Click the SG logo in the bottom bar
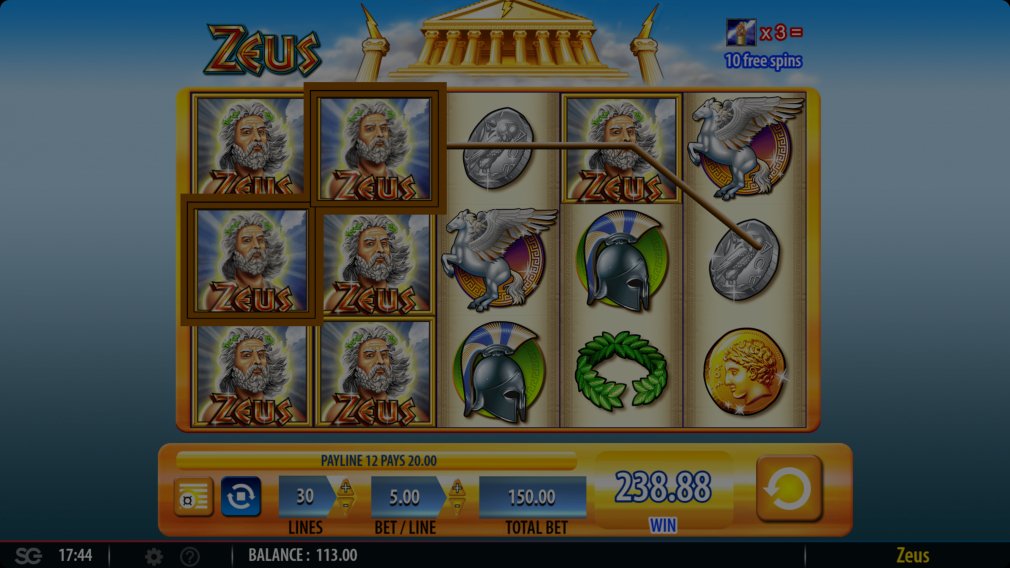Image resolution: width=1010 pixels, height=568 pixels. tap(28, 556)
